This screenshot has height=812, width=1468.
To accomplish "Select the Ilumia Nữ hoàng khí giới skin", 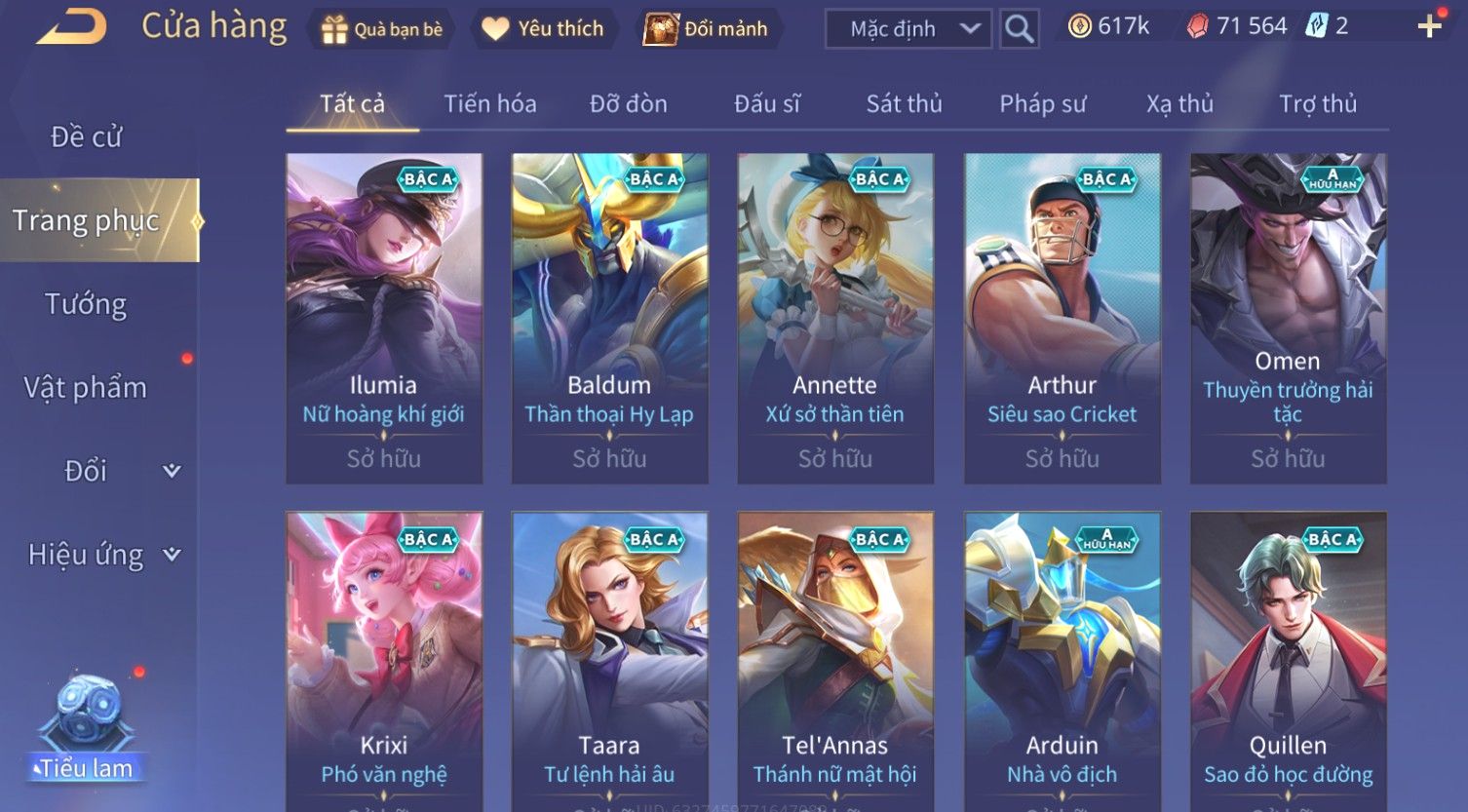I will click(384, 318).
